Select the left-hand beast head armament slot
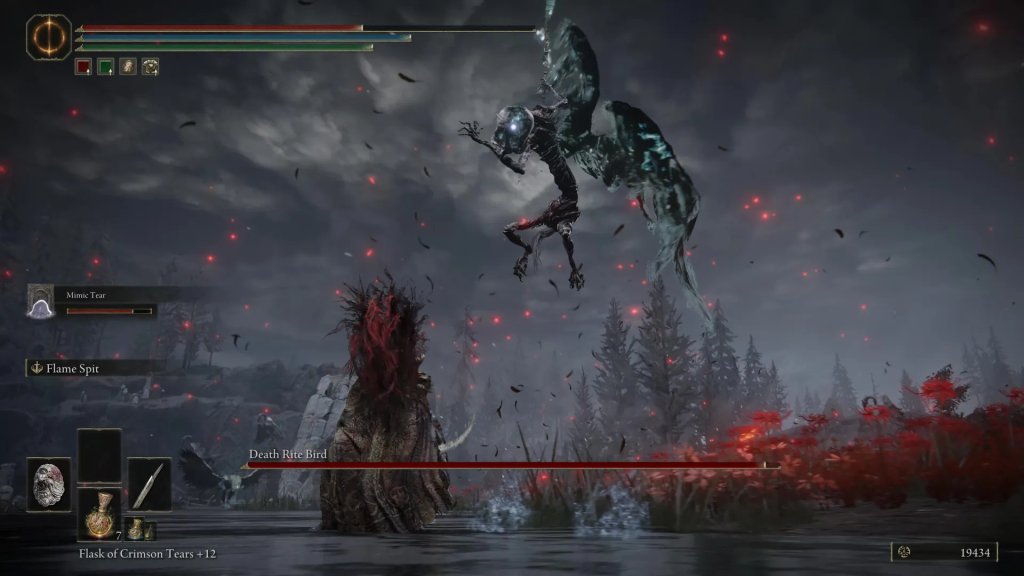Image resolution: width=1024 pixels, height=576 pixels. pyautogui.click(x=48, y=484)
